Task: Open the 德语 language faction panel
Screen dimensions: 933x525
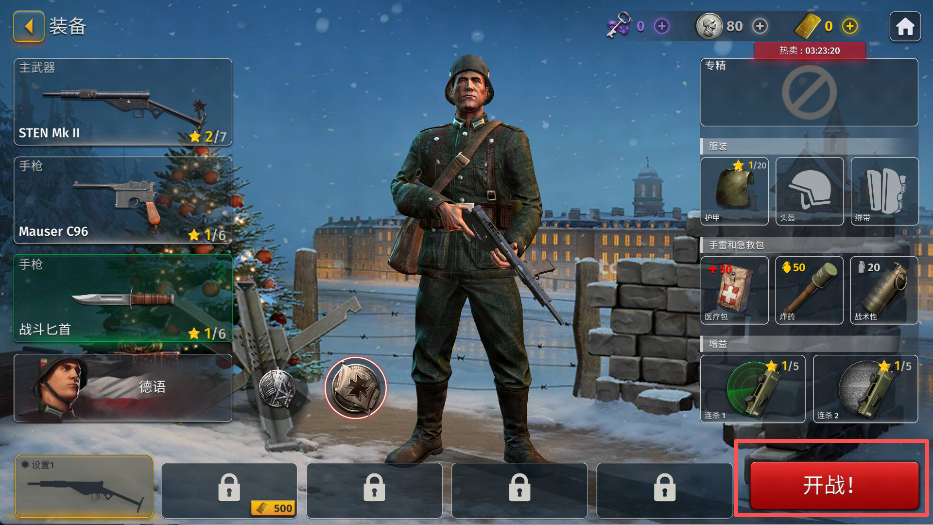Action: (x=123, y=387)
